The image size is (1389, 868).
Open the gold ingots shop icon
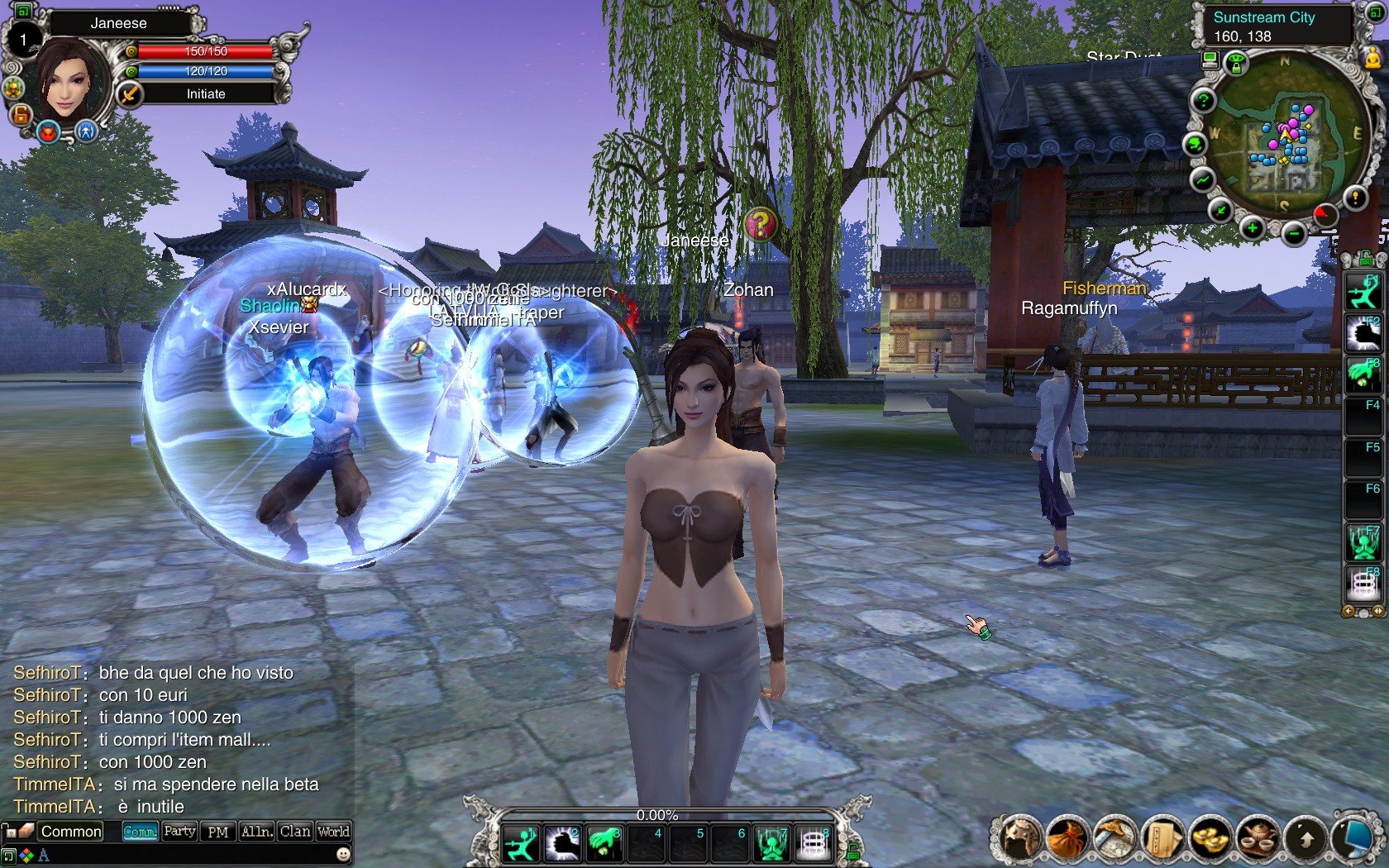pyautogui.click(x=1211, y=838)
